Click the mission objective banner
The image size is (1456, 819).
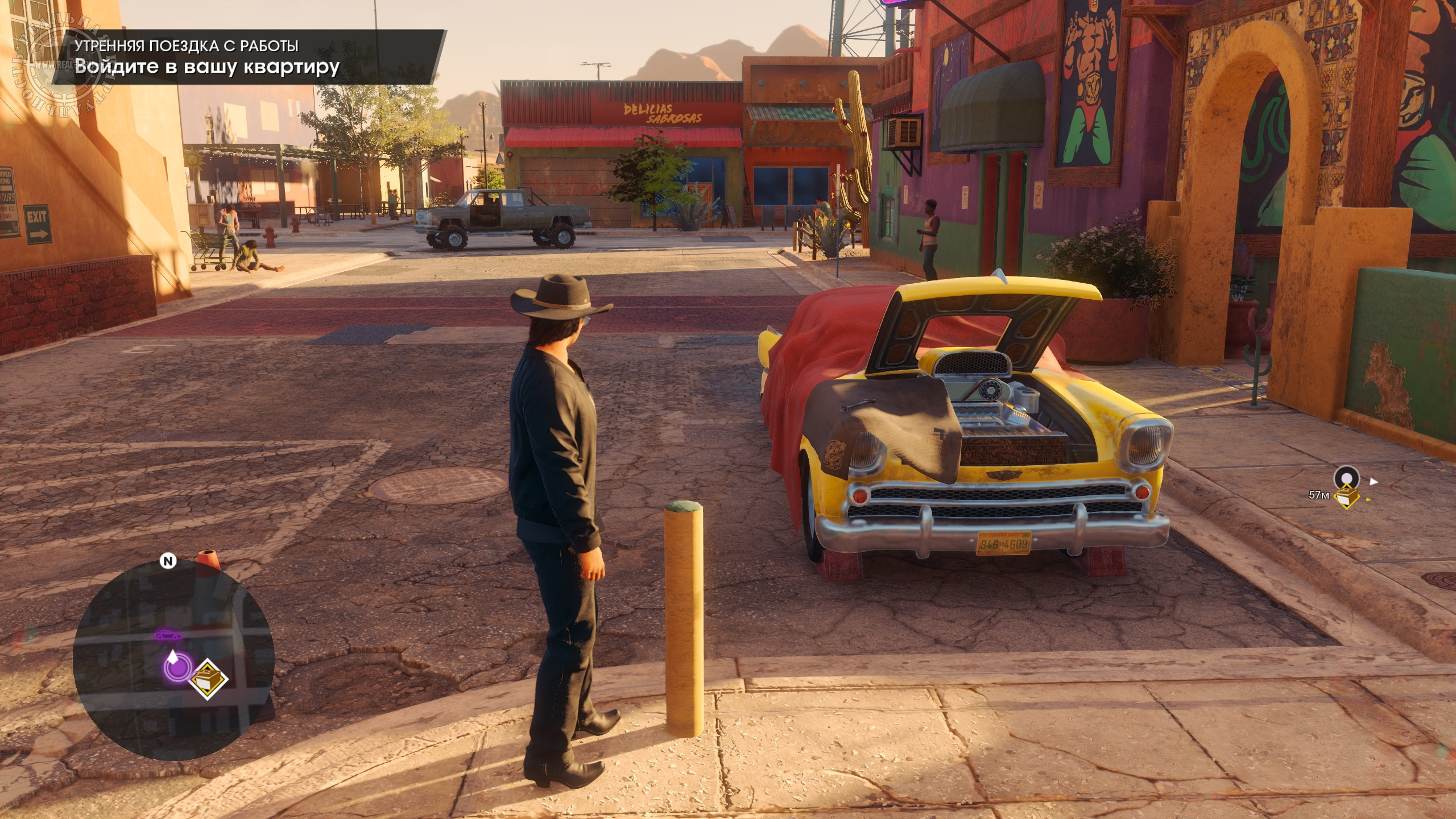249,57
